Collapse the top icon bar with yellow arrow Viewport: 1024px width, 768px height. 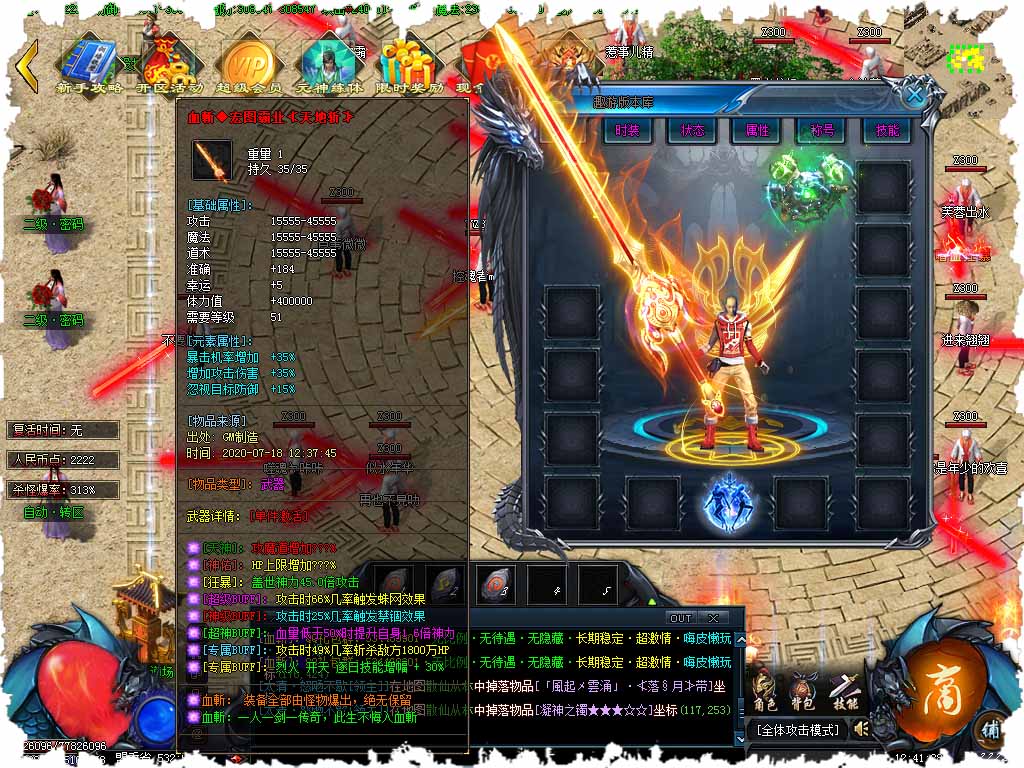coord(29,65)
